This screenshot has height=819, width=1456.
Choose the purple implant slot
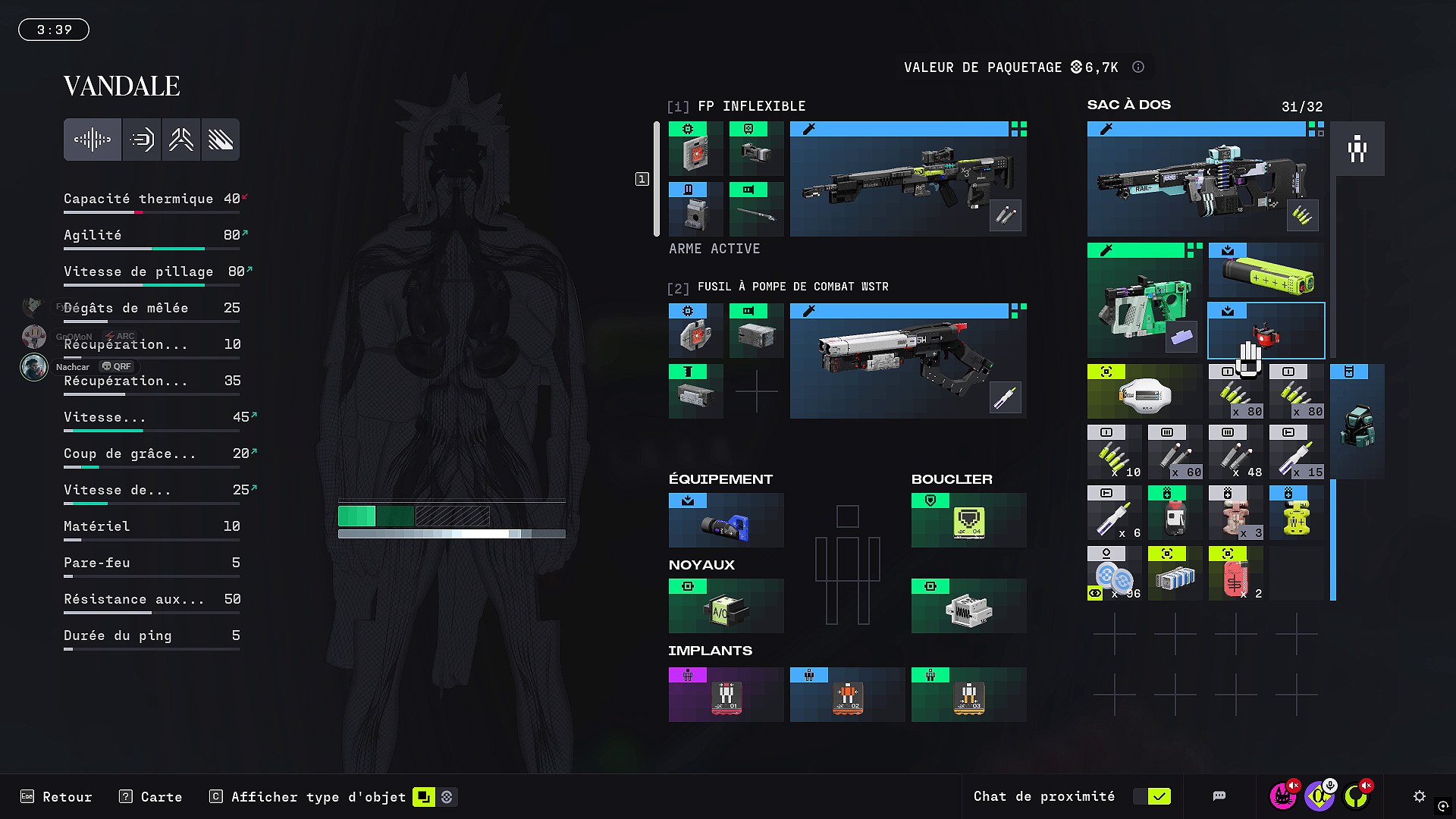click(x=726, y=695)
